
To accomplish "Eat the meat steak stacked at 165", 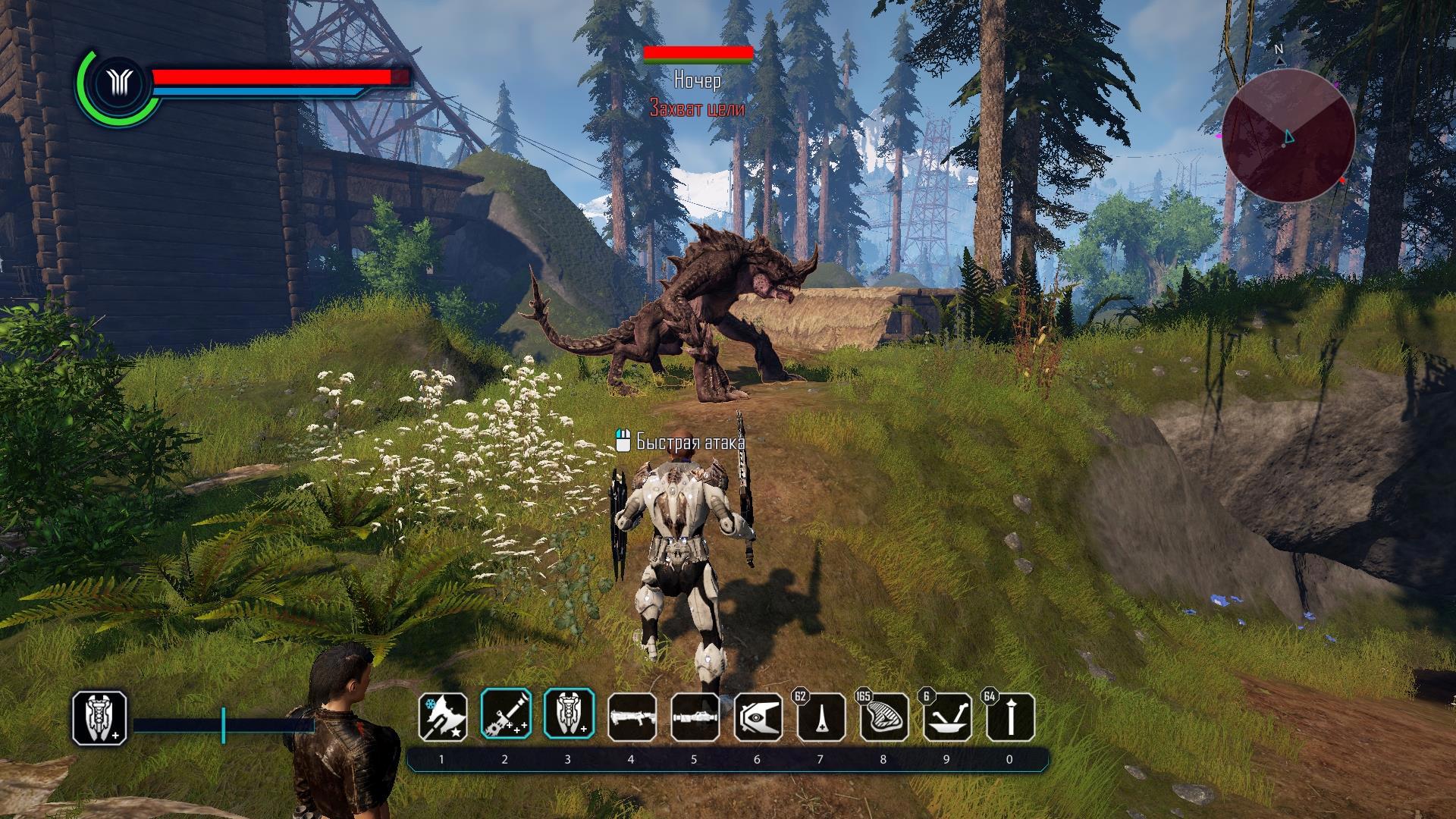I will tap(884, 717).
